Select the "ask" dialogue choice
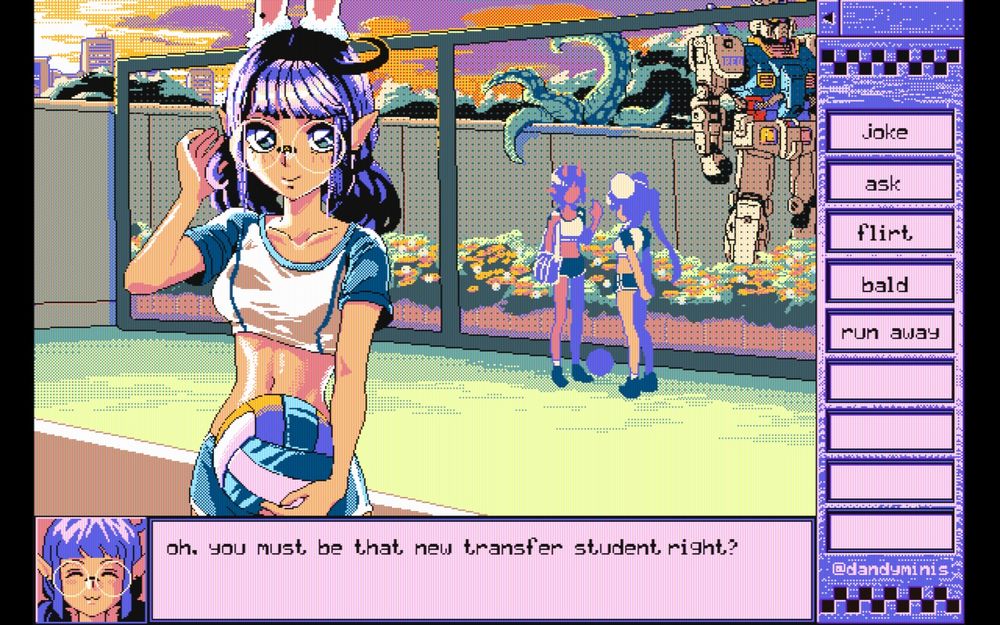 pos(889,183)
